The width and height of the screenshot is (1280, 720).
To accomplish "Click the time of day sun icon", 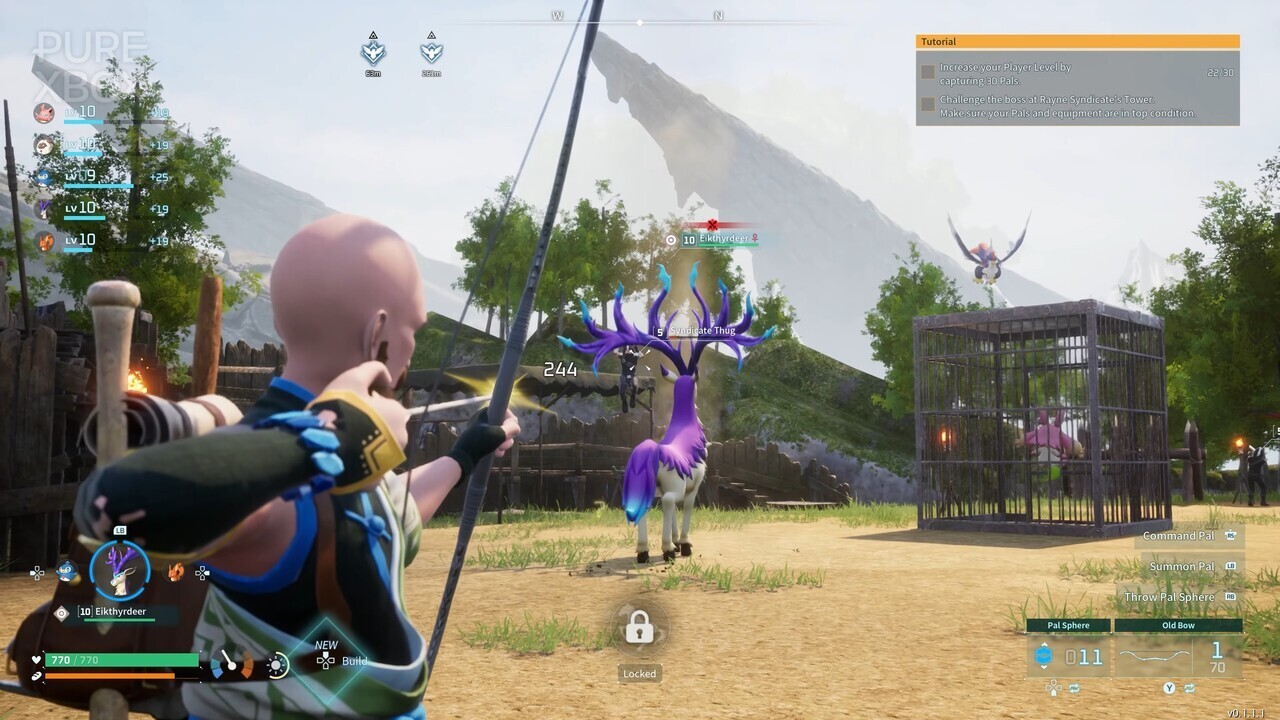I will tap(277, 665).
